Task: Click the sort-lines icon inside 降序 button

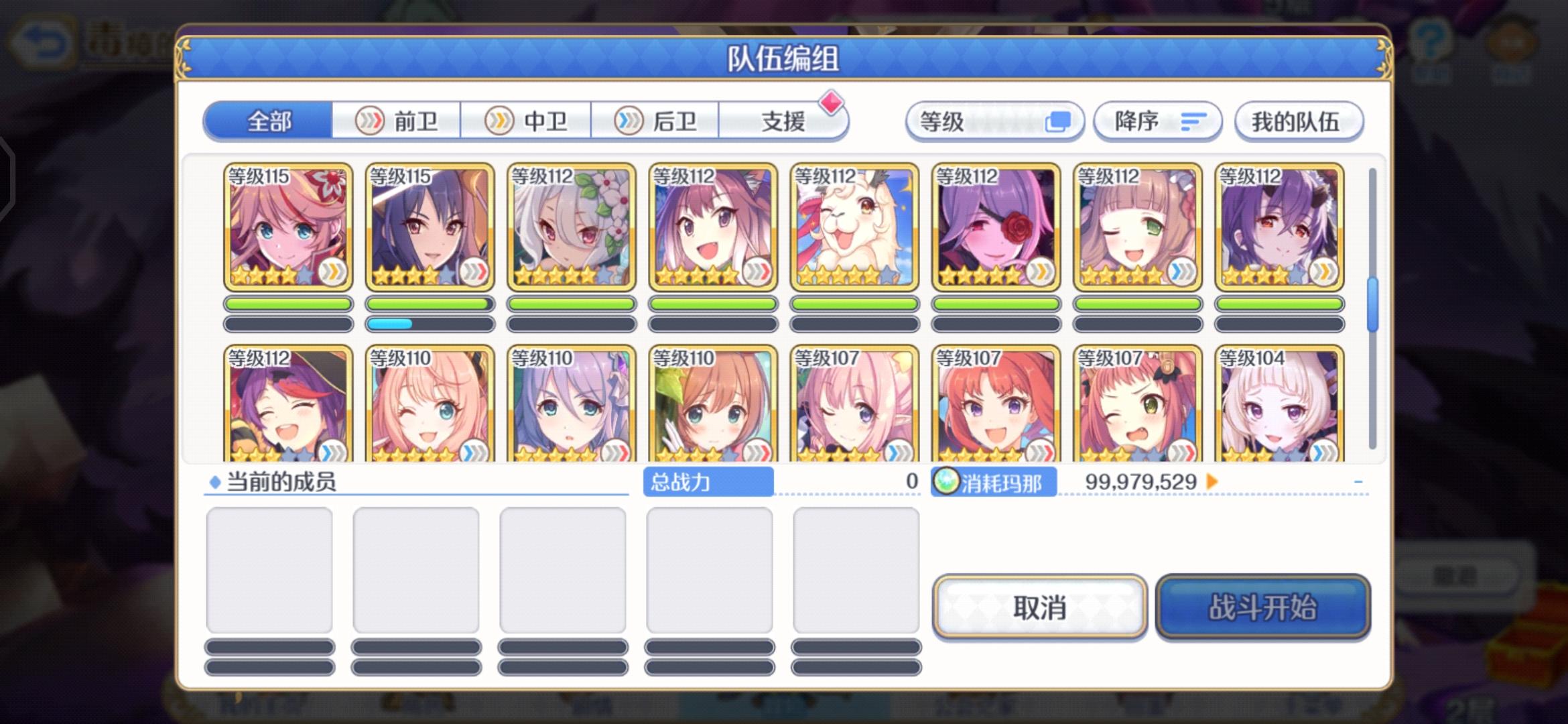Action: tap(1193, 121)
